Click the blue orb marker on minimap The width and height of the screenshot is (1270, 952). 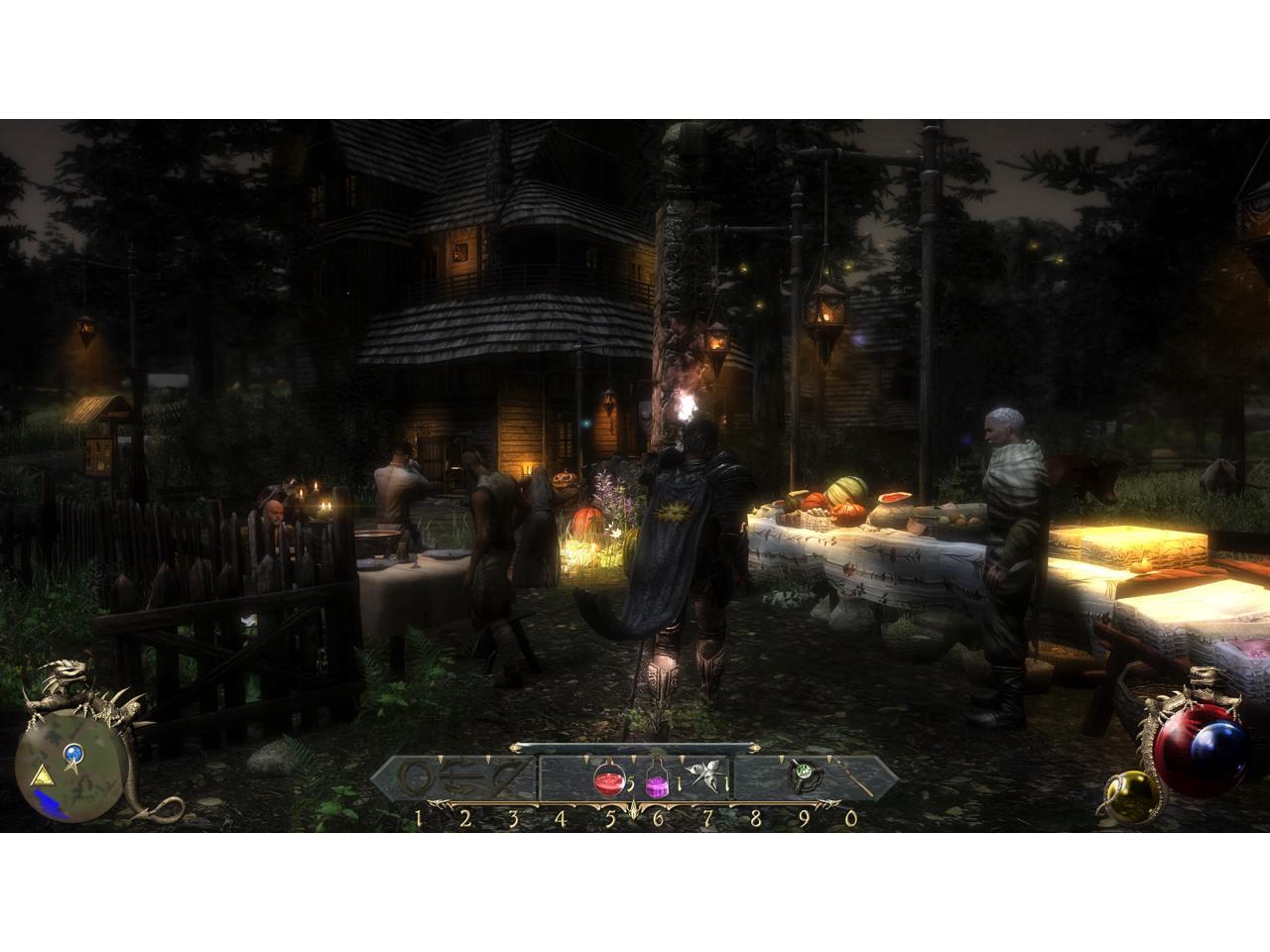[x=71, y=756]
